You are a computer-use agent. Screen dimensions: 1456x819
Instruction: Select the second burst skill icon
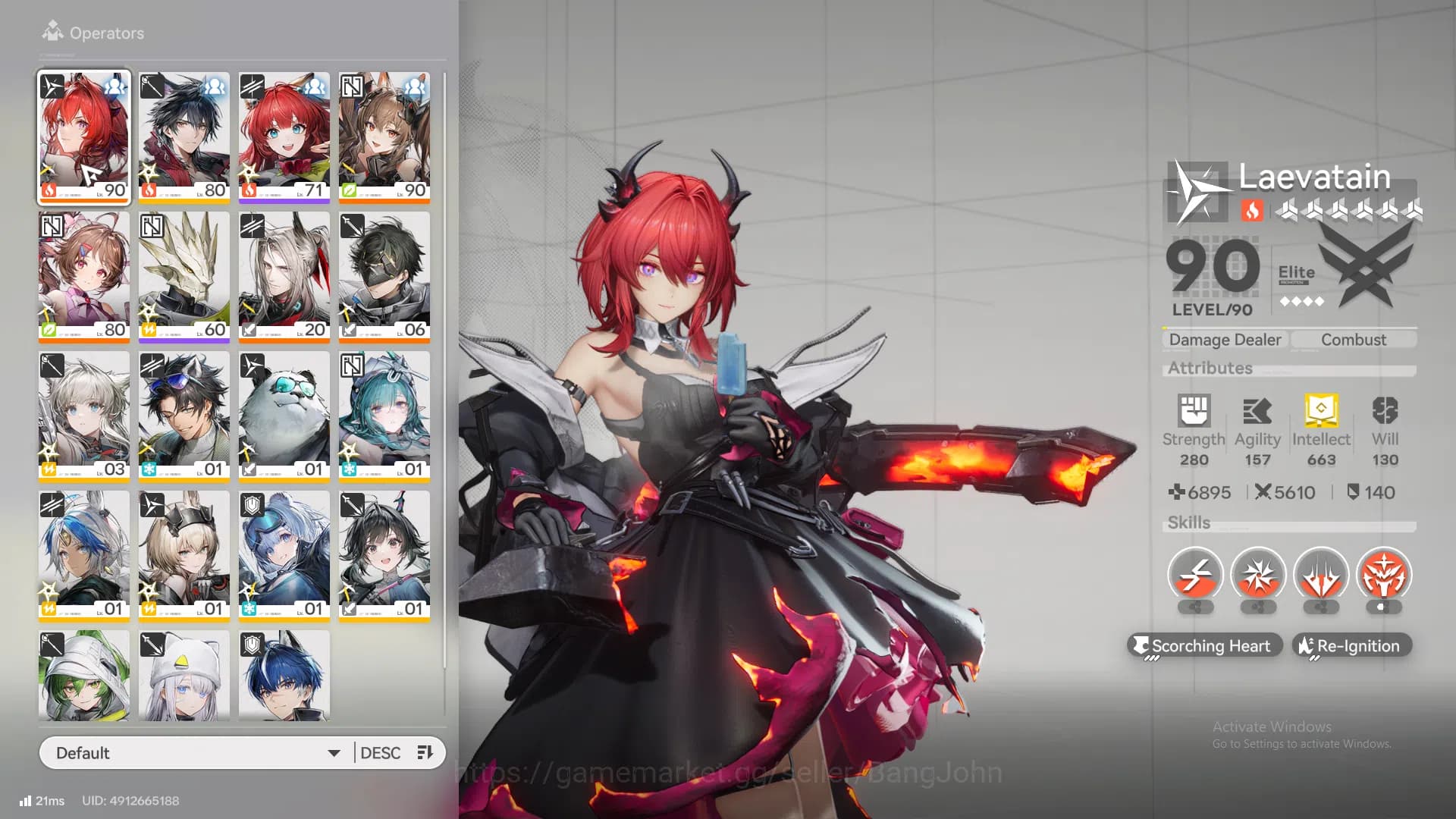(1258, 574)
